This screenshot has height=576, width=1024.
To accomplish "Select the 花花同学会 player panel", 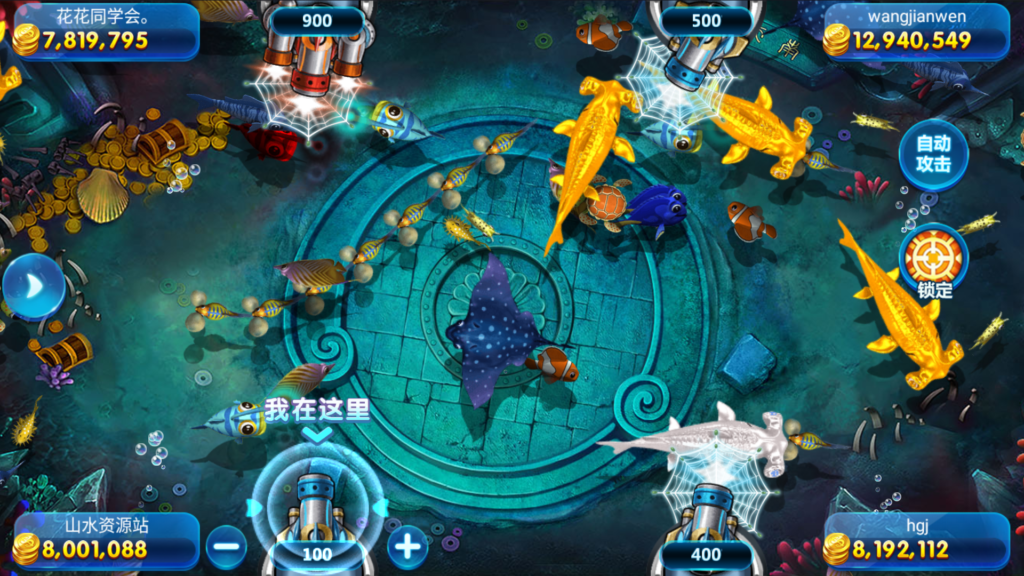I will [x=105, y=31].
